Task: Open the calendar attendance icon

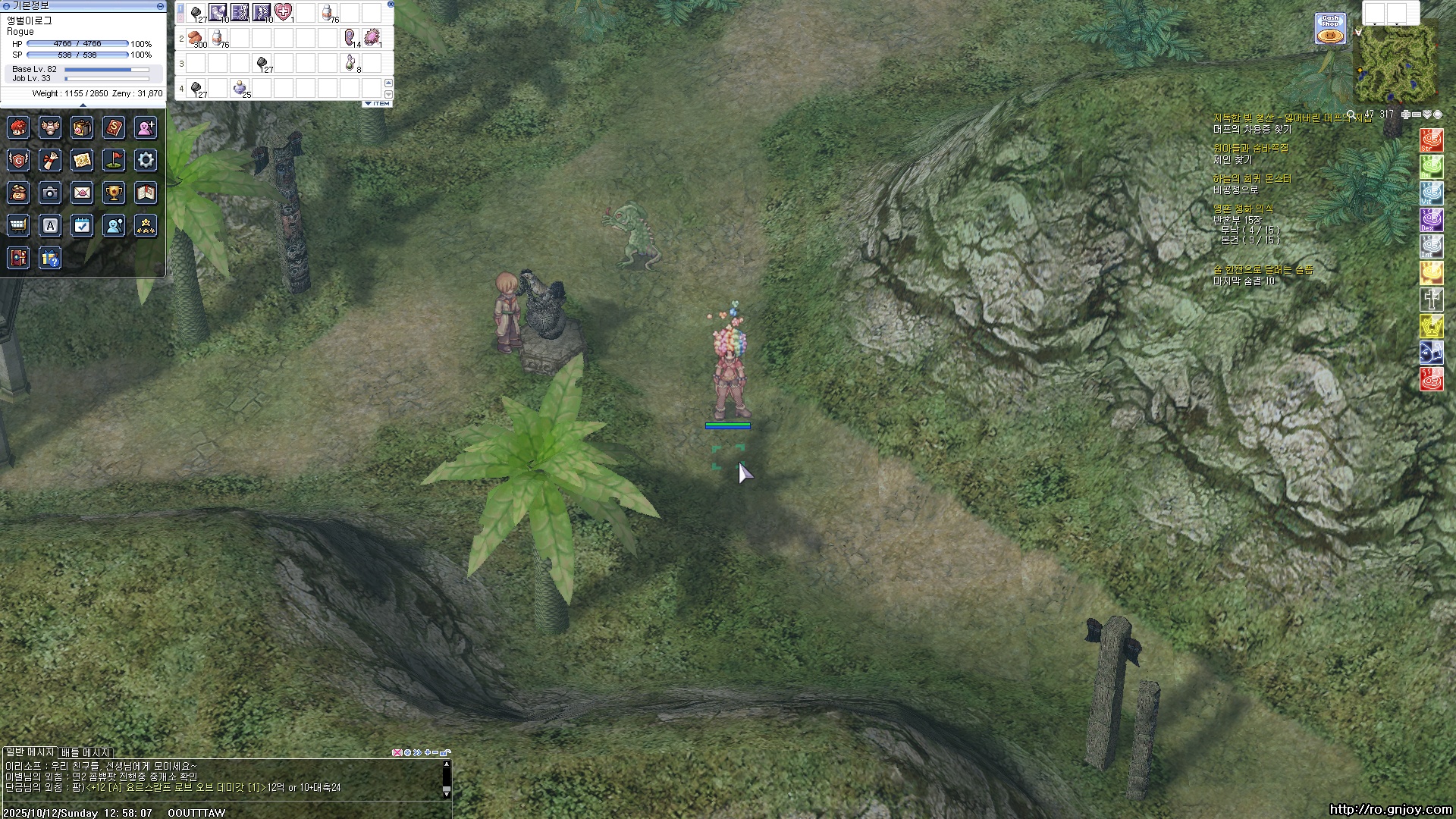Action: (82, 225)
